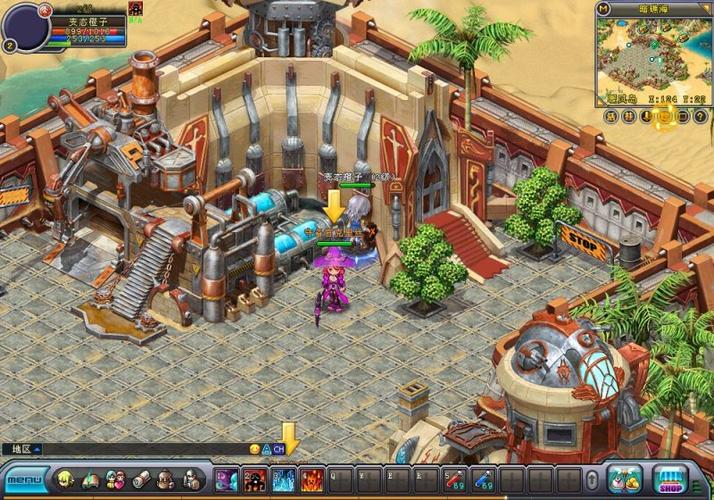This screenshot has width=714, height=500.
Task: Open the rolled scroll icon
Action: point(141,480)
